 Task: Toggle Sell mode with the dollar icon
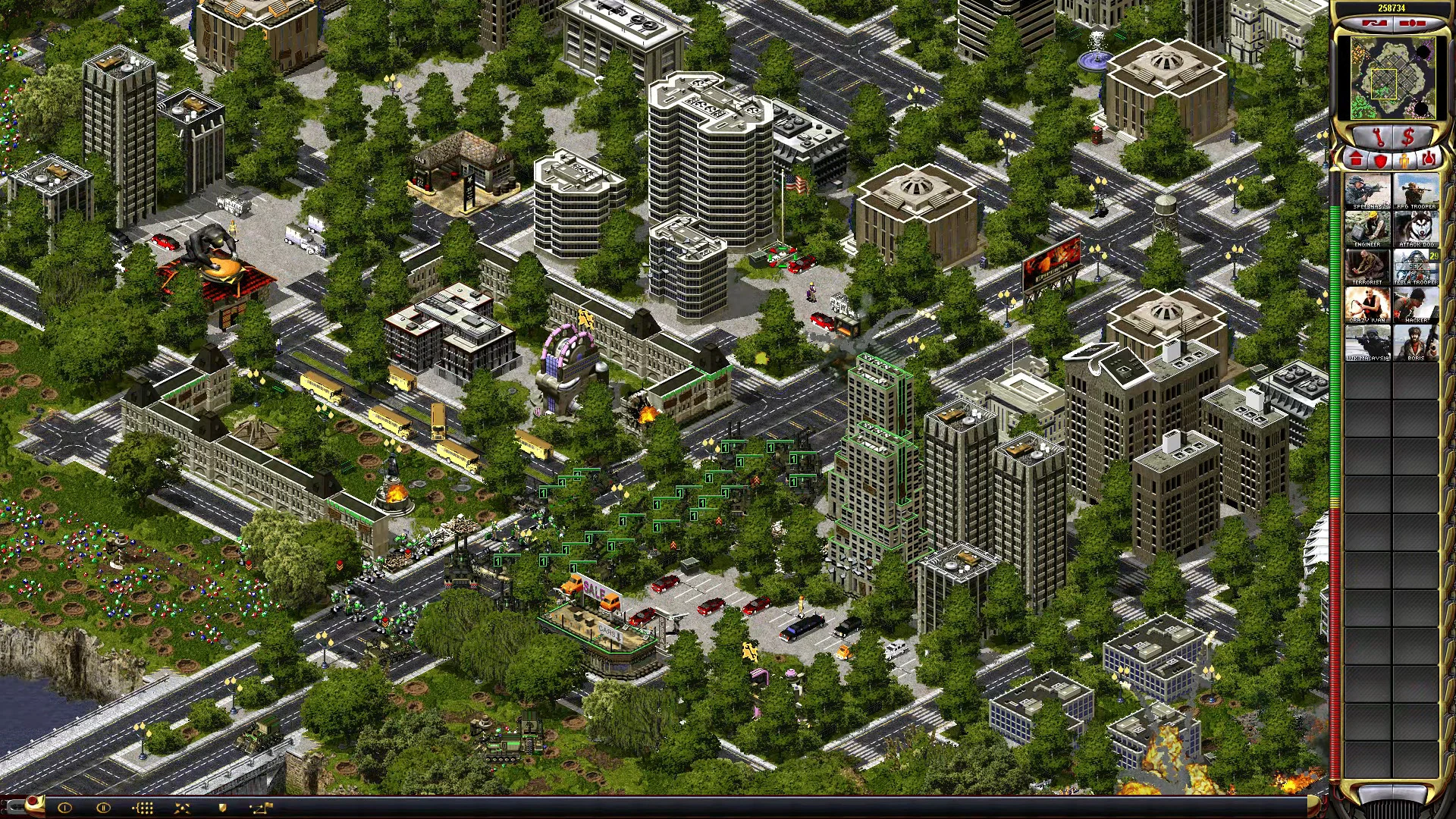[1407, 137]
